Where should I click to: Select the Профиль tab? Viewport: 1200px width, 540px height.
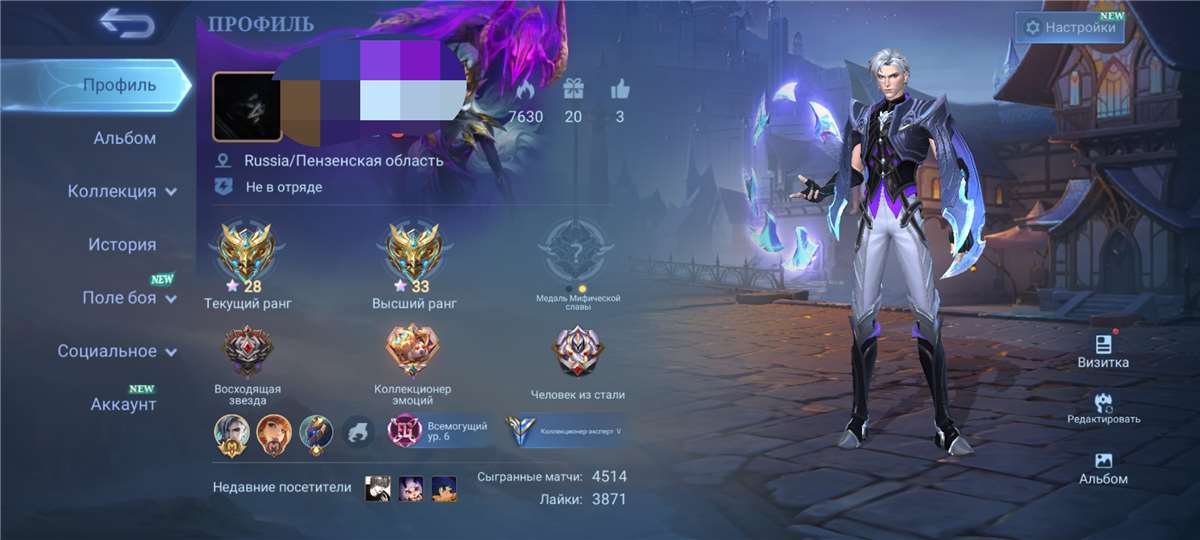119,85
